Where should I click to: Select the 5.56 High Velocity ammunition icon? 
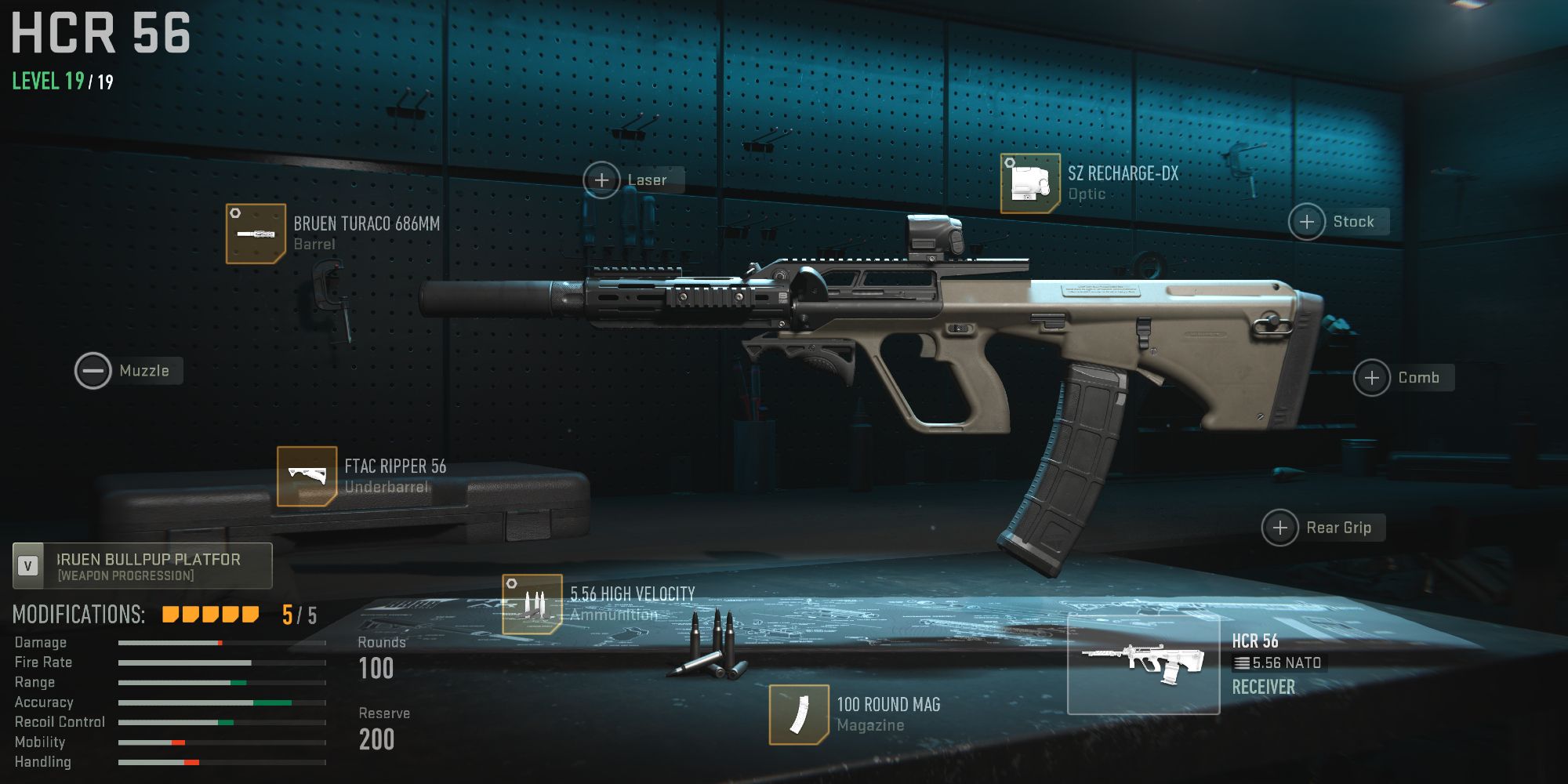click(x=532, y=604)
